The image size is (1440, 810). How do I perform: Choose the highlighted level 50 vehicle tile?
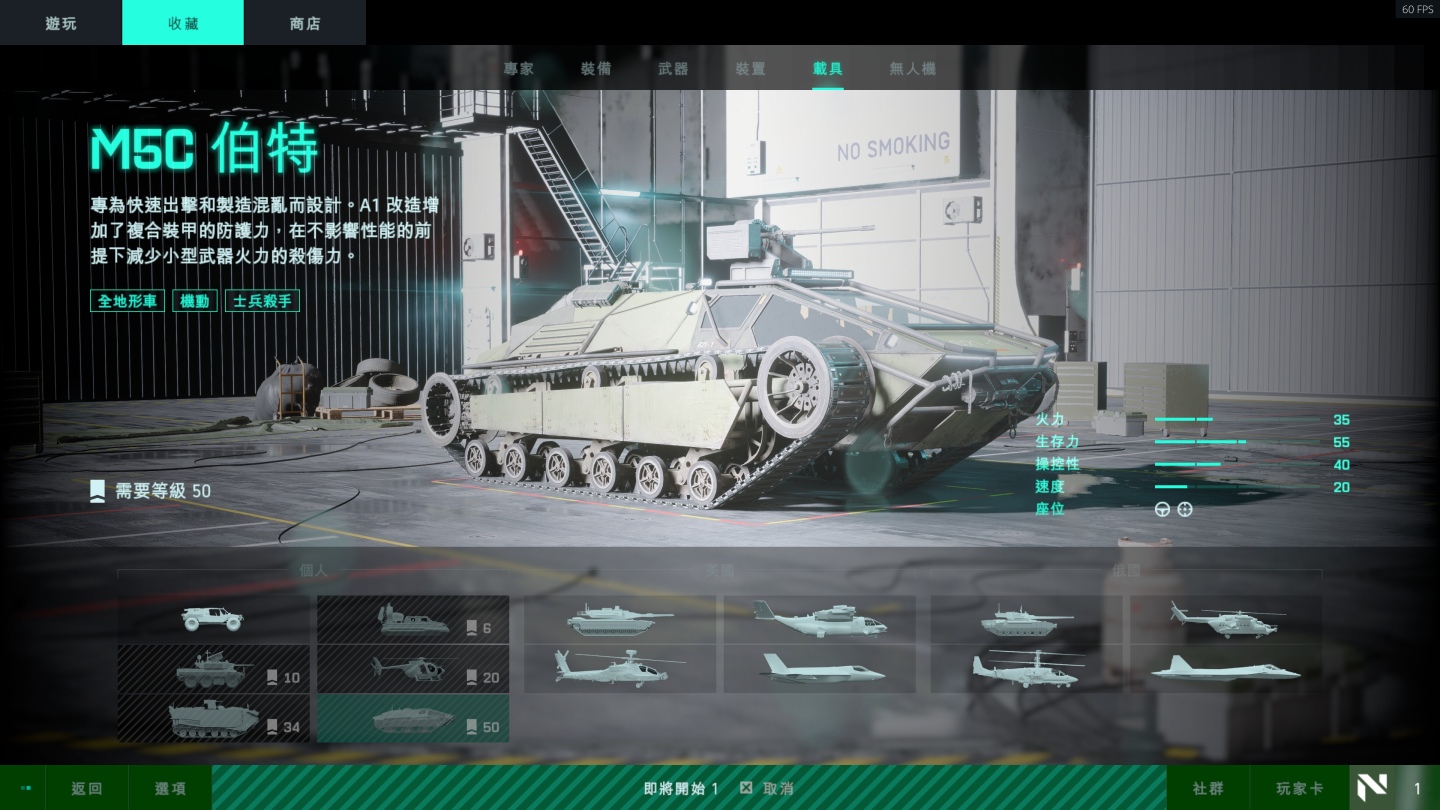(x=413, y=719)
